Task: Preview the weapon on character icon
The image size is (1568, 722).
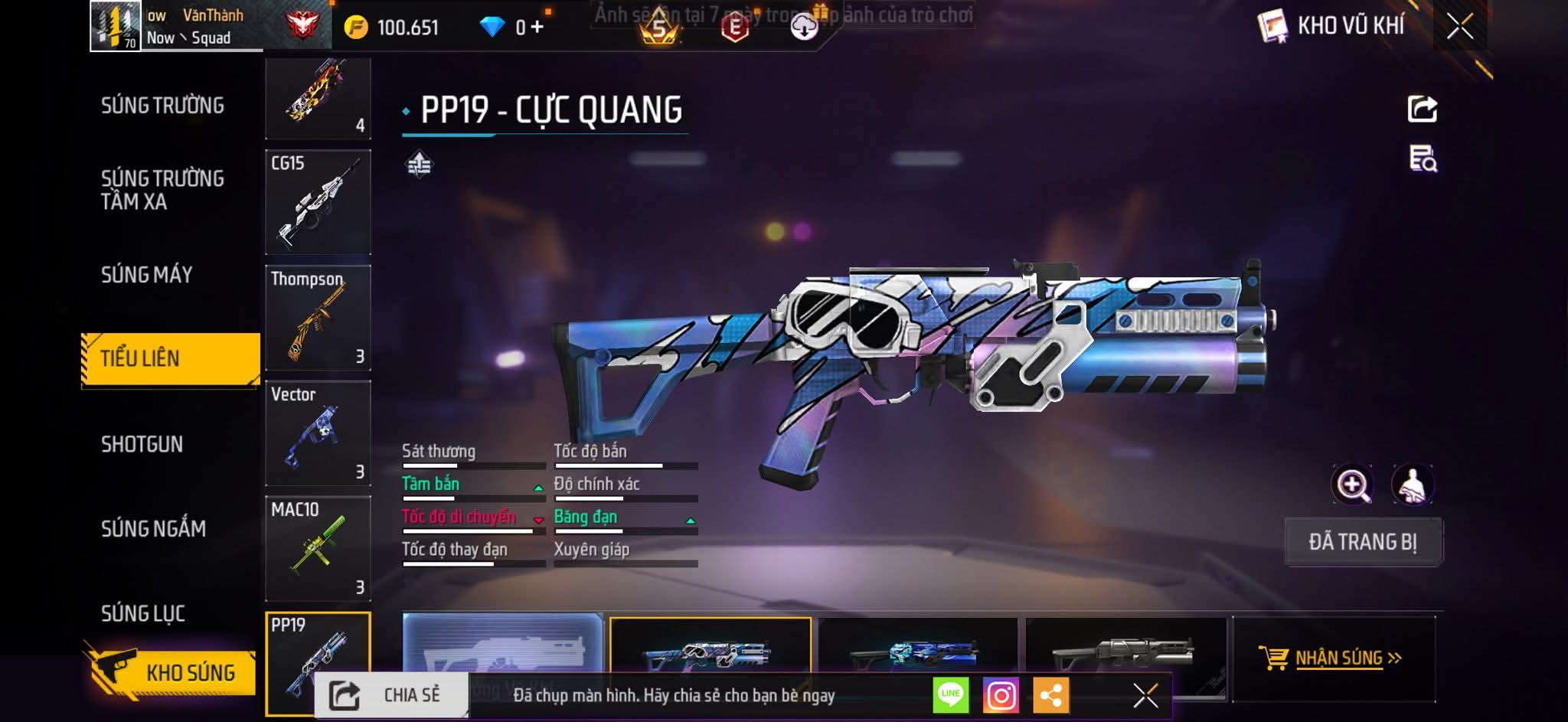Action: click(1412, 485)
